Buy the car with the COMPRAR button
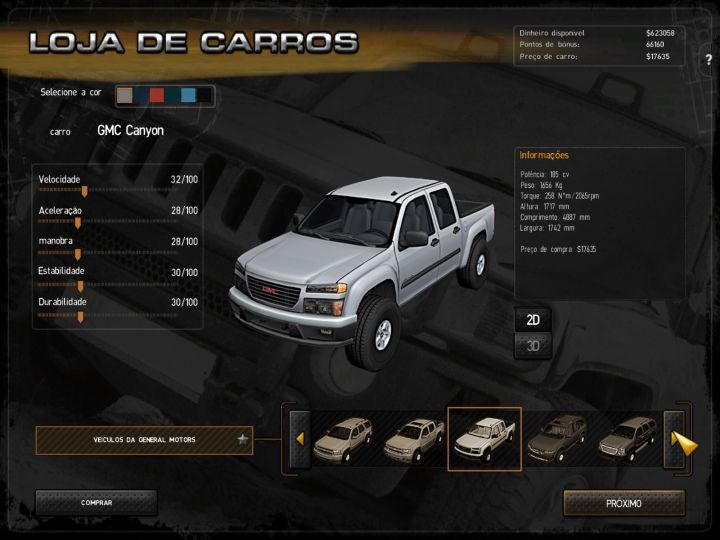This screenshot has width=720, height=540. coord(96,503)
